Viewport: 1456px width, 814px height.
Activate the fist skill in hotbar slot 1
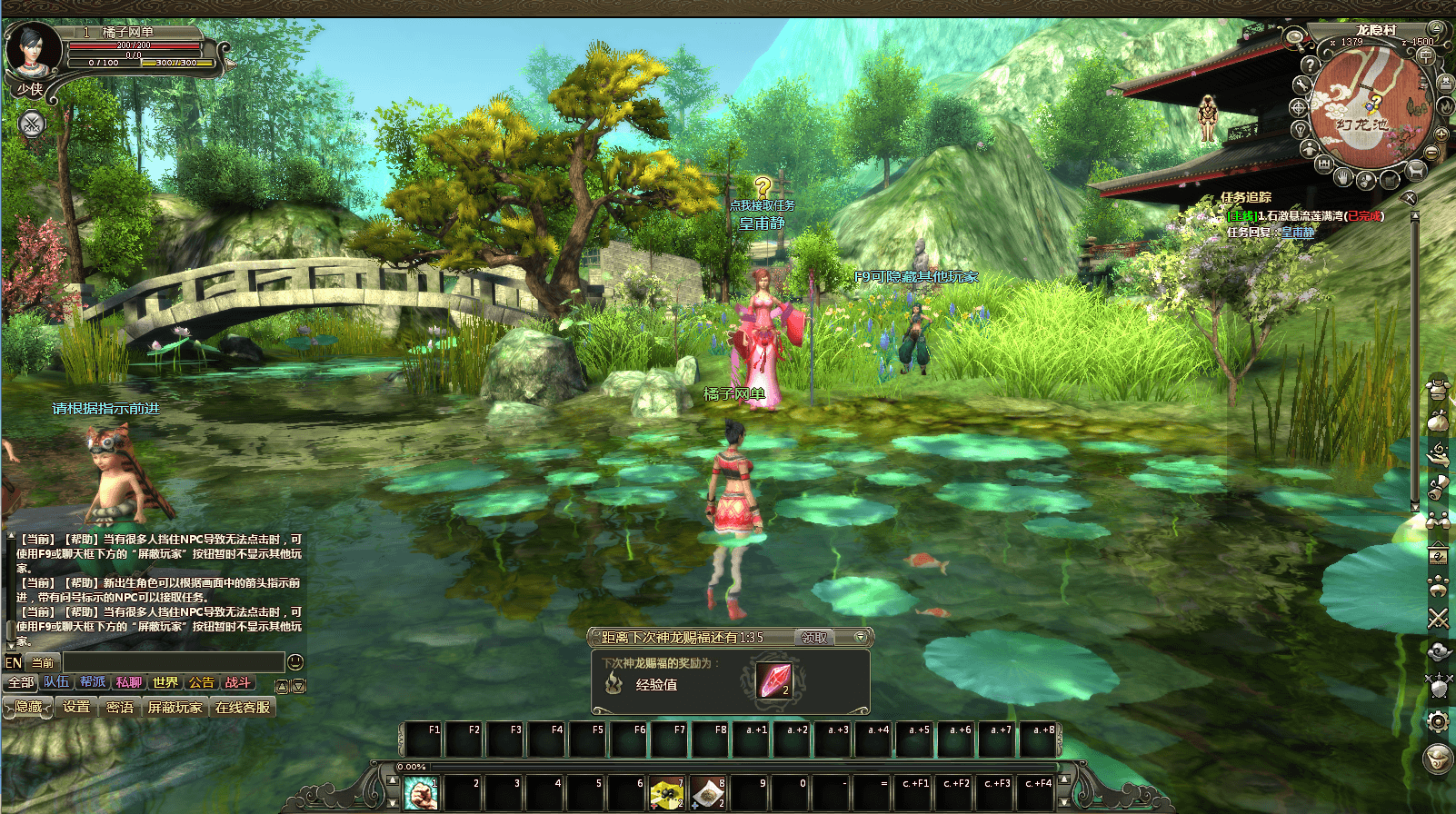pyautogui.click(x=420, y=793)
